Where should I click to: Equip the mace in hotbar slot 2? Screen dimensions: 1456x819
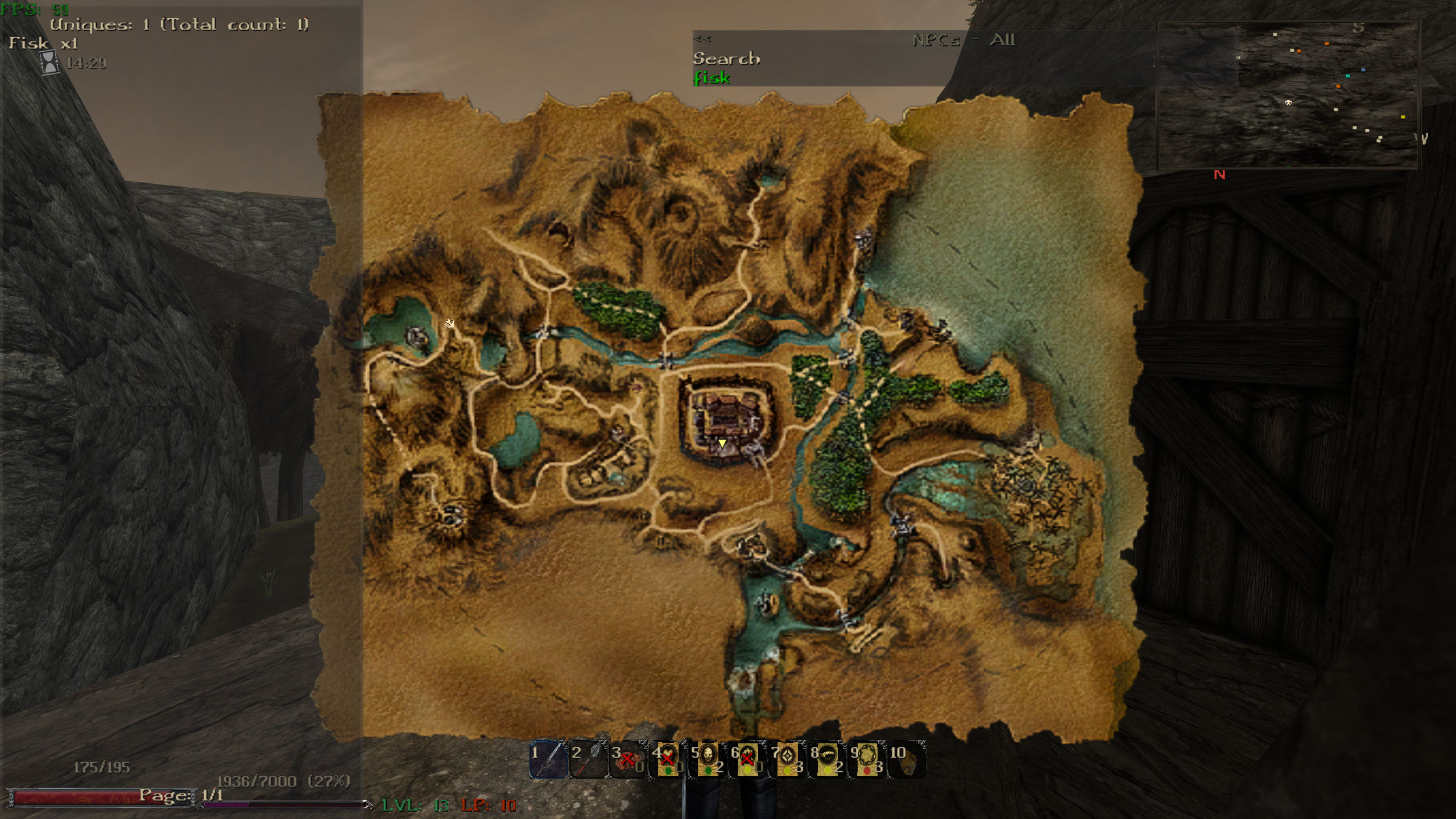tap(588, 760)
